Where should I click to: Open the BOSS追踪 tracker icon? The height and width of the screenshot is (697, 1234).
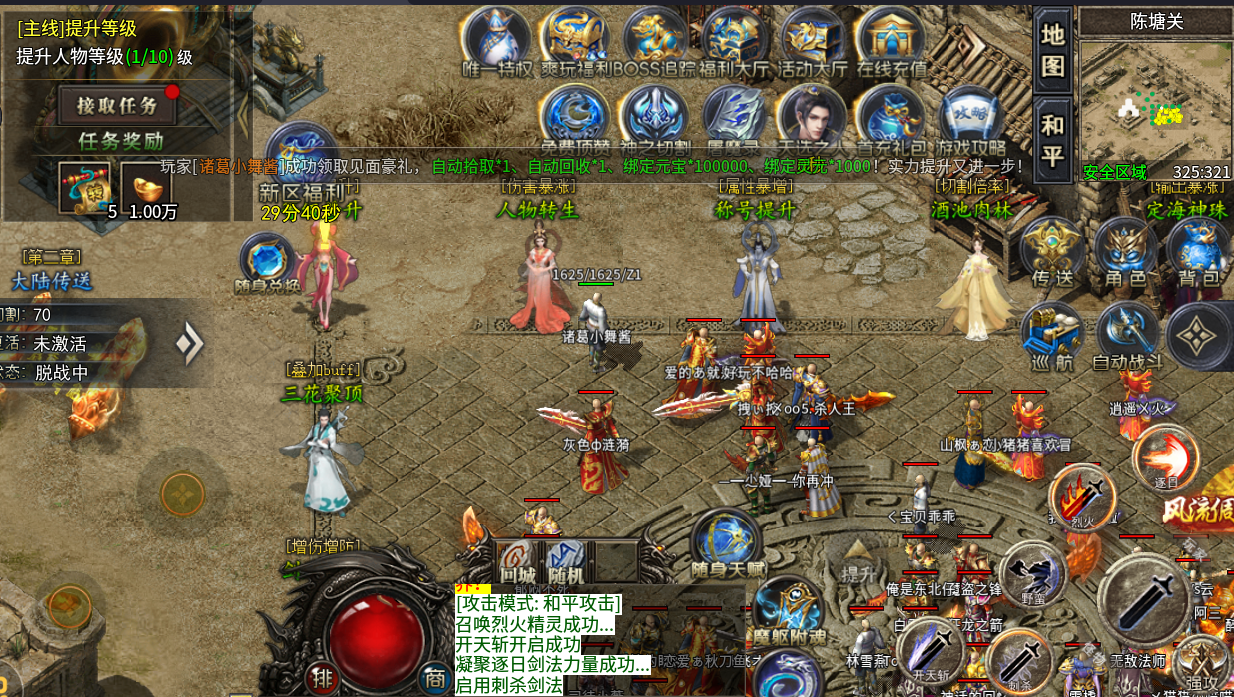pos(657,40)
